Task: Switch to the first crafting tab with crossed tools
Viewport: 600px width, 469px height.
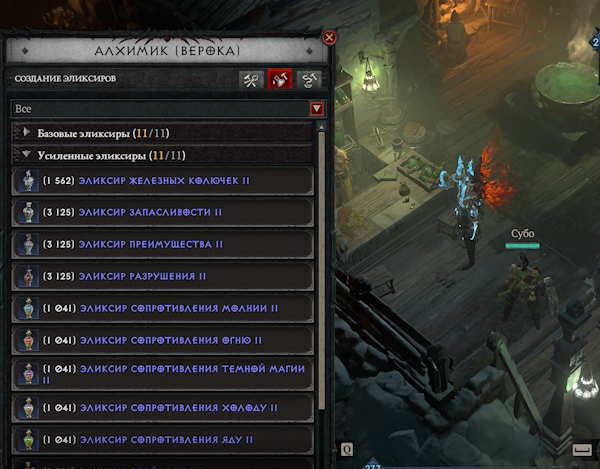Action: click(x=250, y=79)
